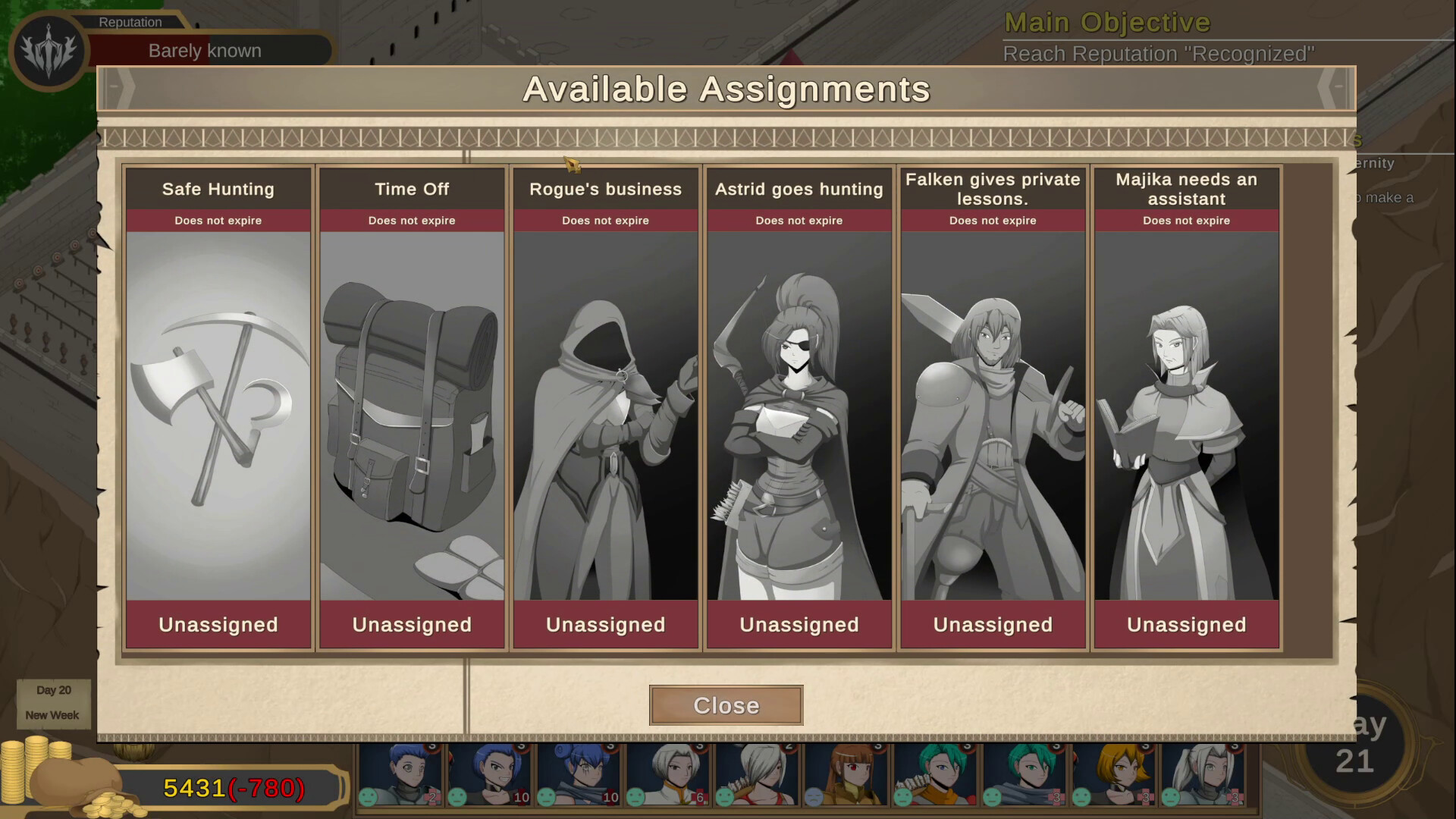
Task: Toggle the mood face on the blonde recruit
Action: point(1082,798)
